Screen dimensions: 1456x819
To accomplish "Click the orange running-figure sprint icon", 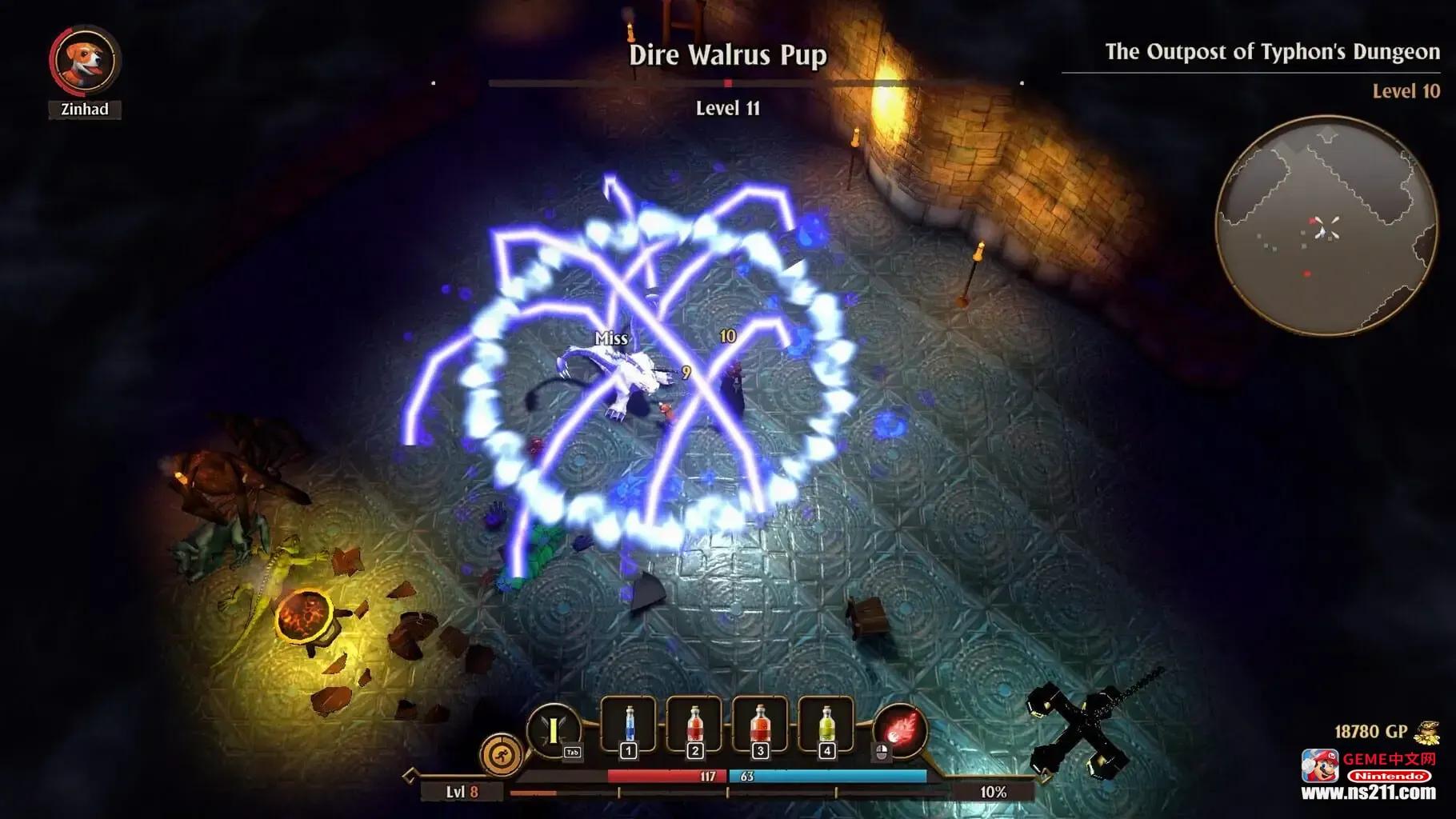I will pos(502,754).
